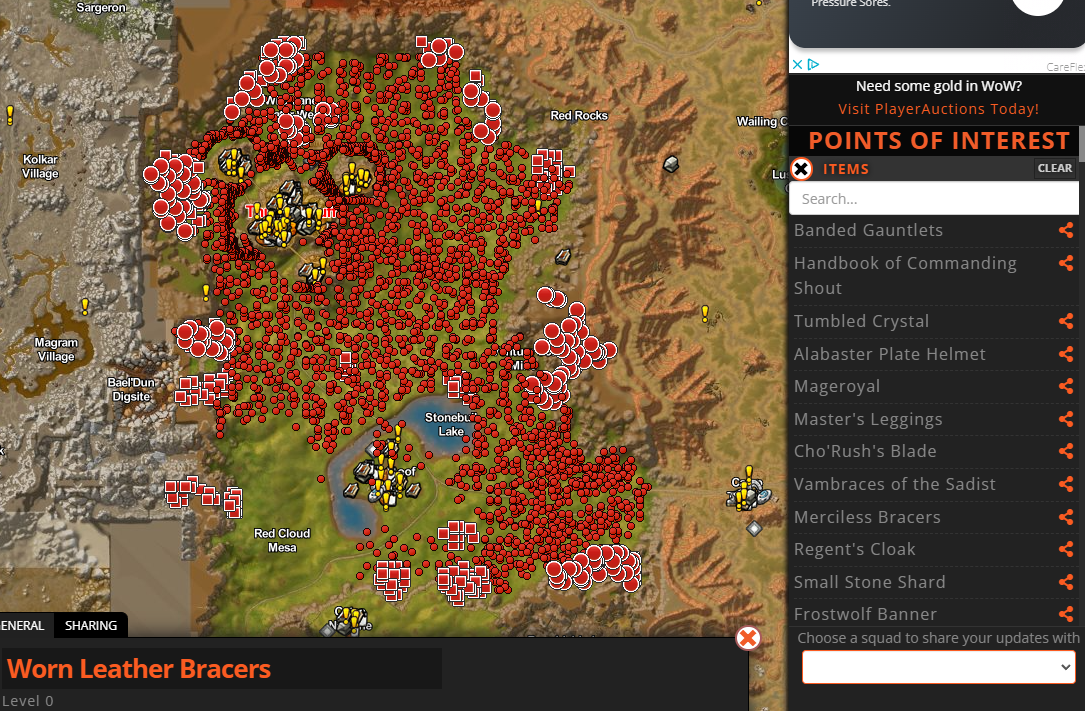Select Banded Gauntlets from the items list
The height and width of the screenshot is (711, 1085).
click(868, 230)
